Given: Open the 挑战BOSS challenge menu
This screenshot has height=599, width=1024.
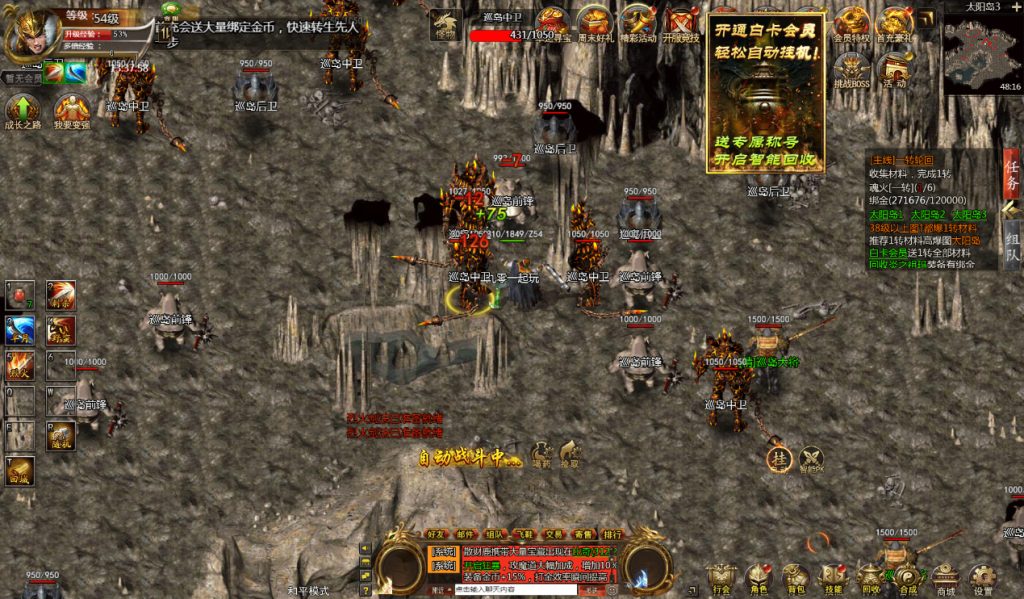Looking at the screenshot, I should 851,69.
